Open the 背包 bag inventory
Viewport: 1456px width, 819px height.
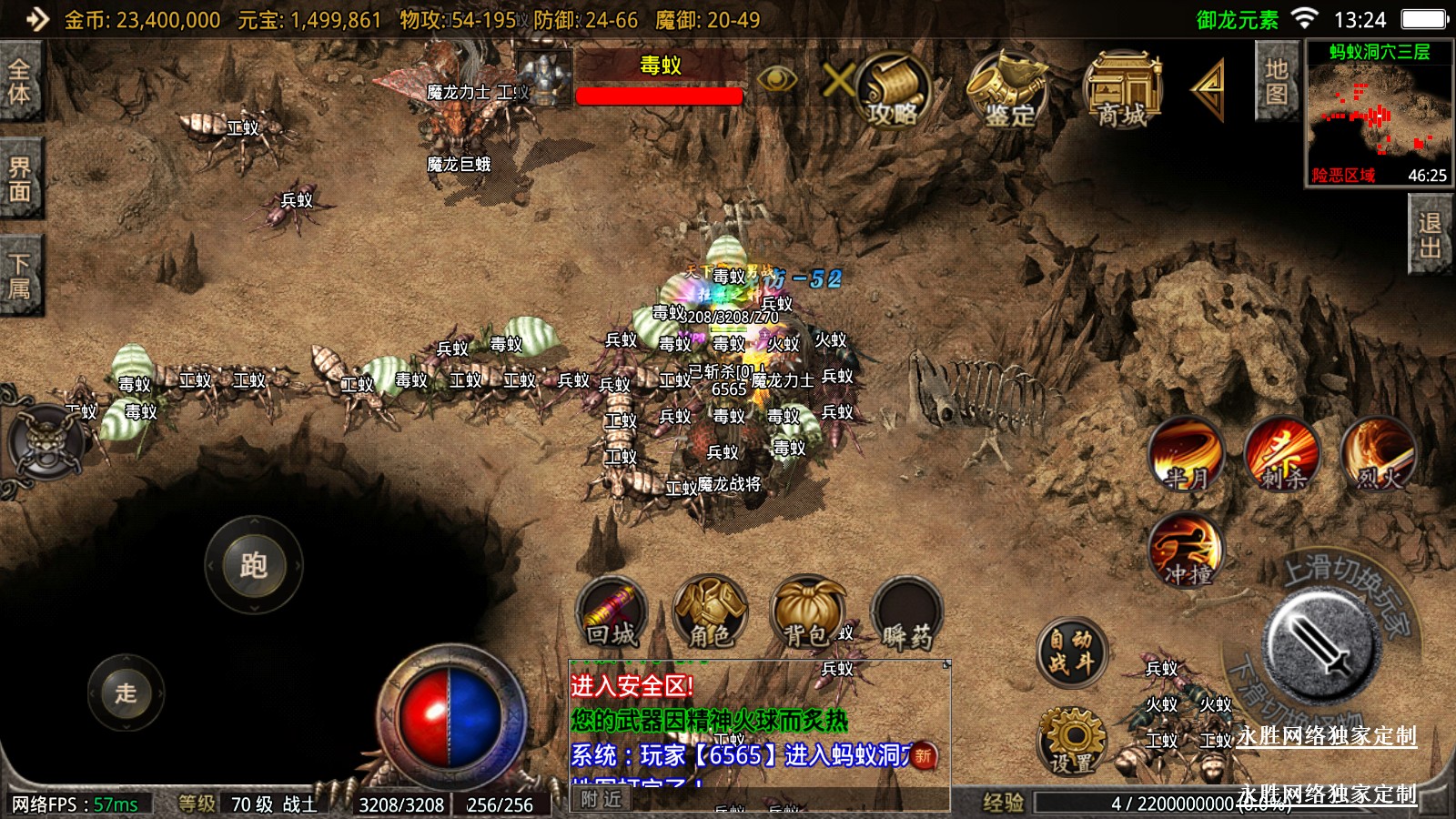point(807,612)
